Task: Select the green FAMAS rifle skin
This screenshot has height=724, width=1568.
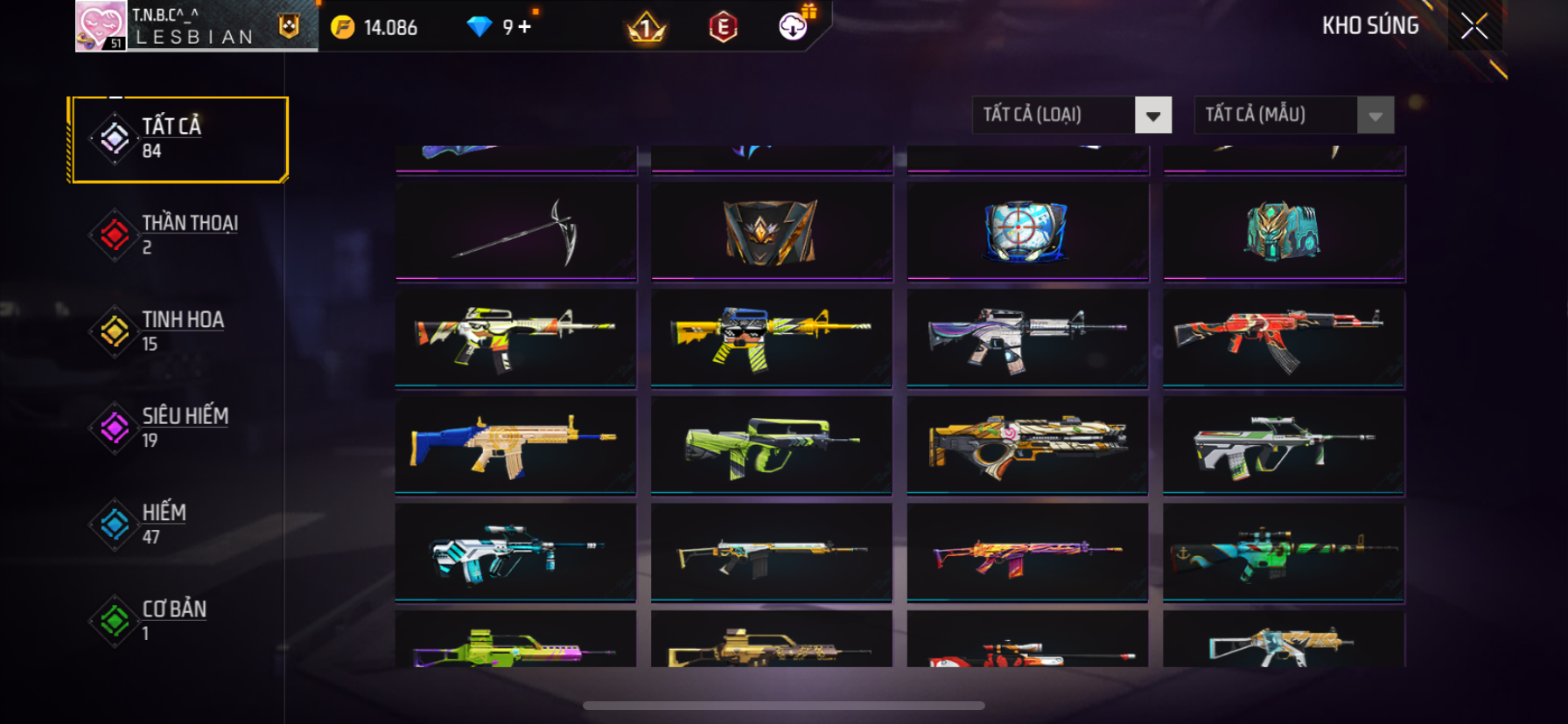Action: [771, 444]
